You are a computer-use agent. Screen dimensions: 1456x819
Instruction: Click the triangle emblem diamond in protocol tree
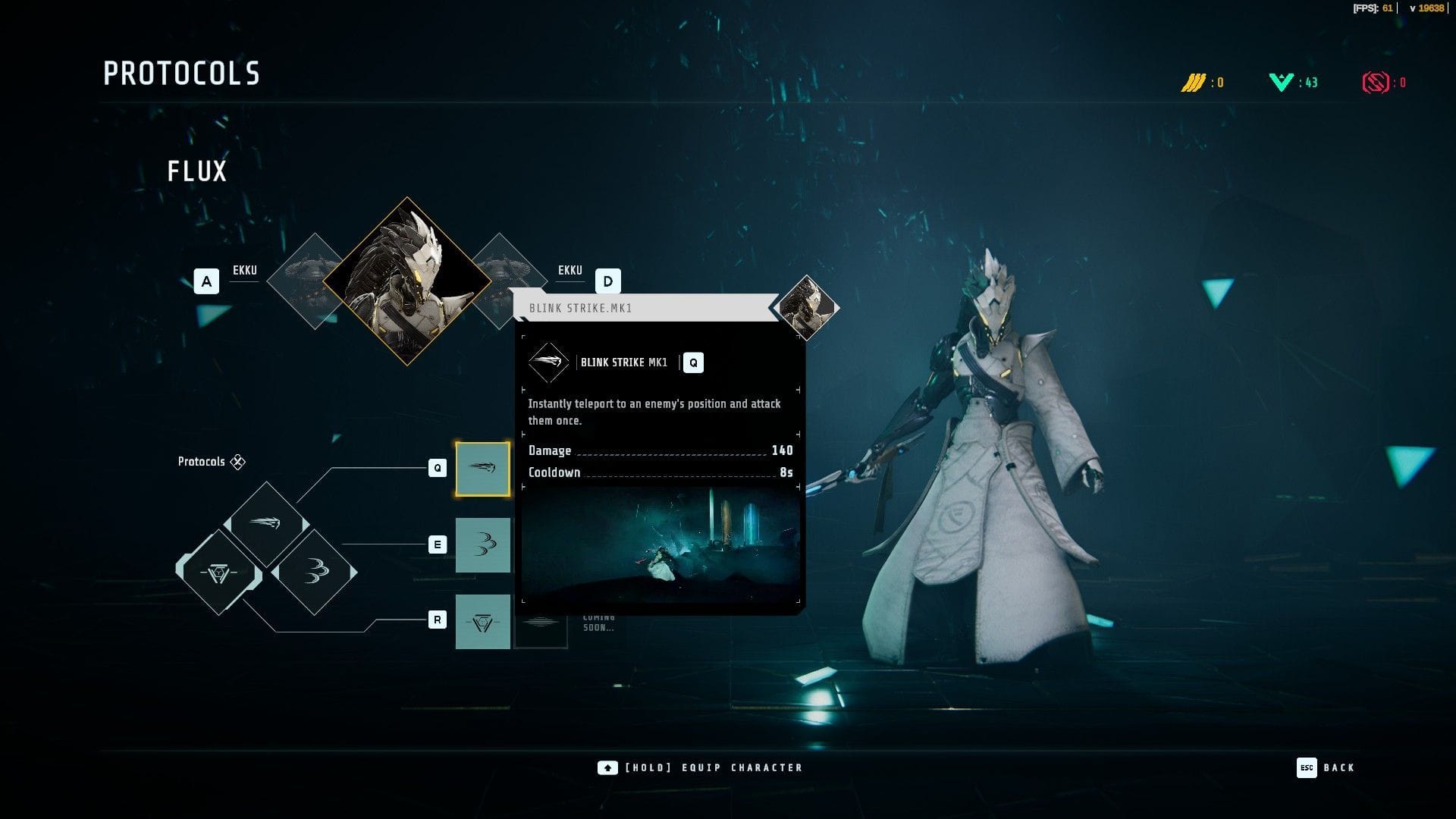pyautogui.click(x=218, y=572)
